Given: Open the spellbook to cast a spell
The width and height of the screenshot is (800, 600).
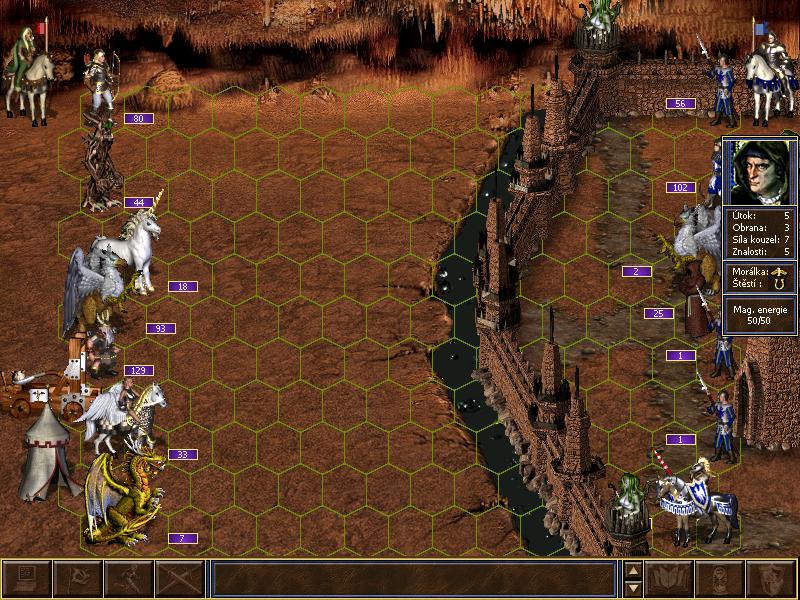Looking at the screenshot, I should pos(670,579).
